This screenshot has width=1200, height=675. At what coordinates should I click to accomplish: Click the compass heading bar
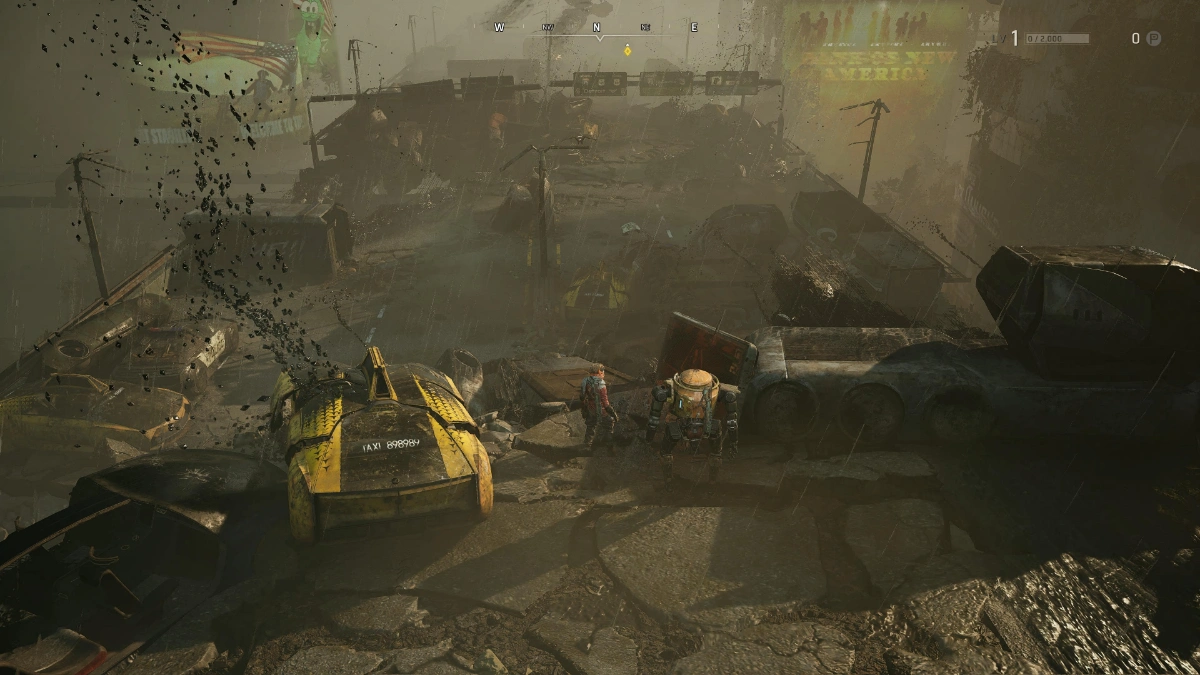596,29
